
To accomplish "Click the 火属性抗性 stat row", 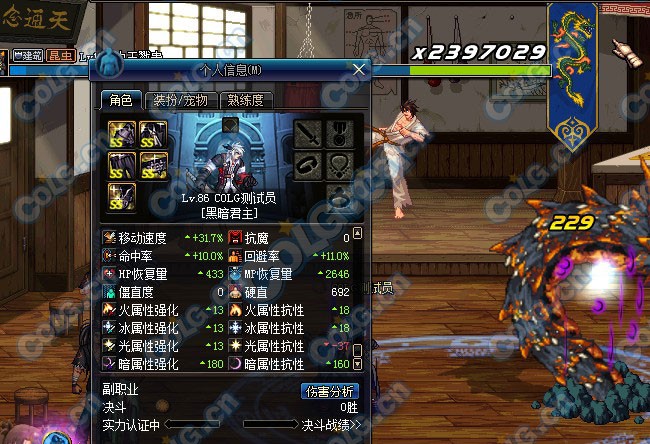I will click(x=290, y=310).
